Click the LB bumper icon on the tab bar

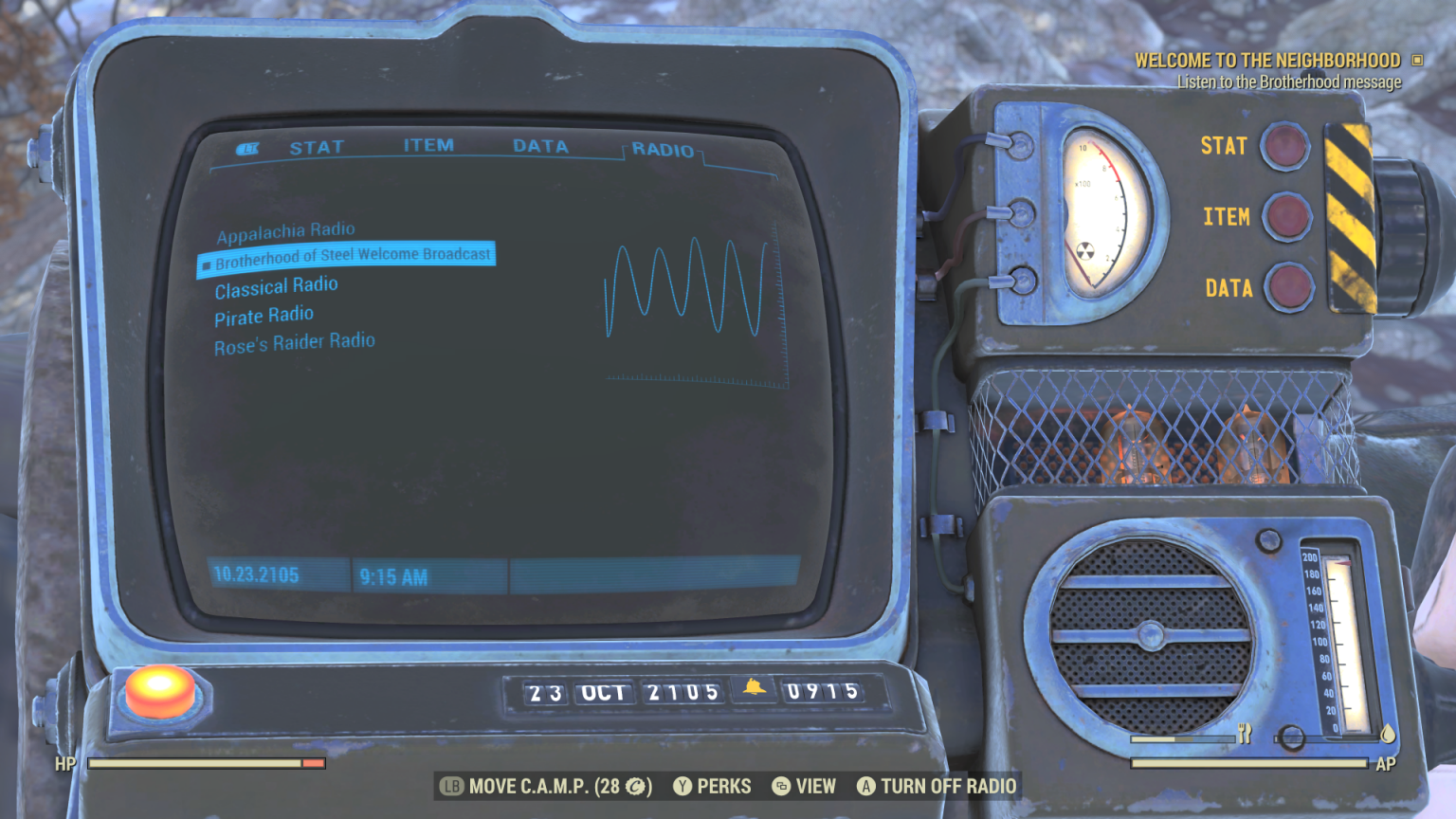(248, 148)
